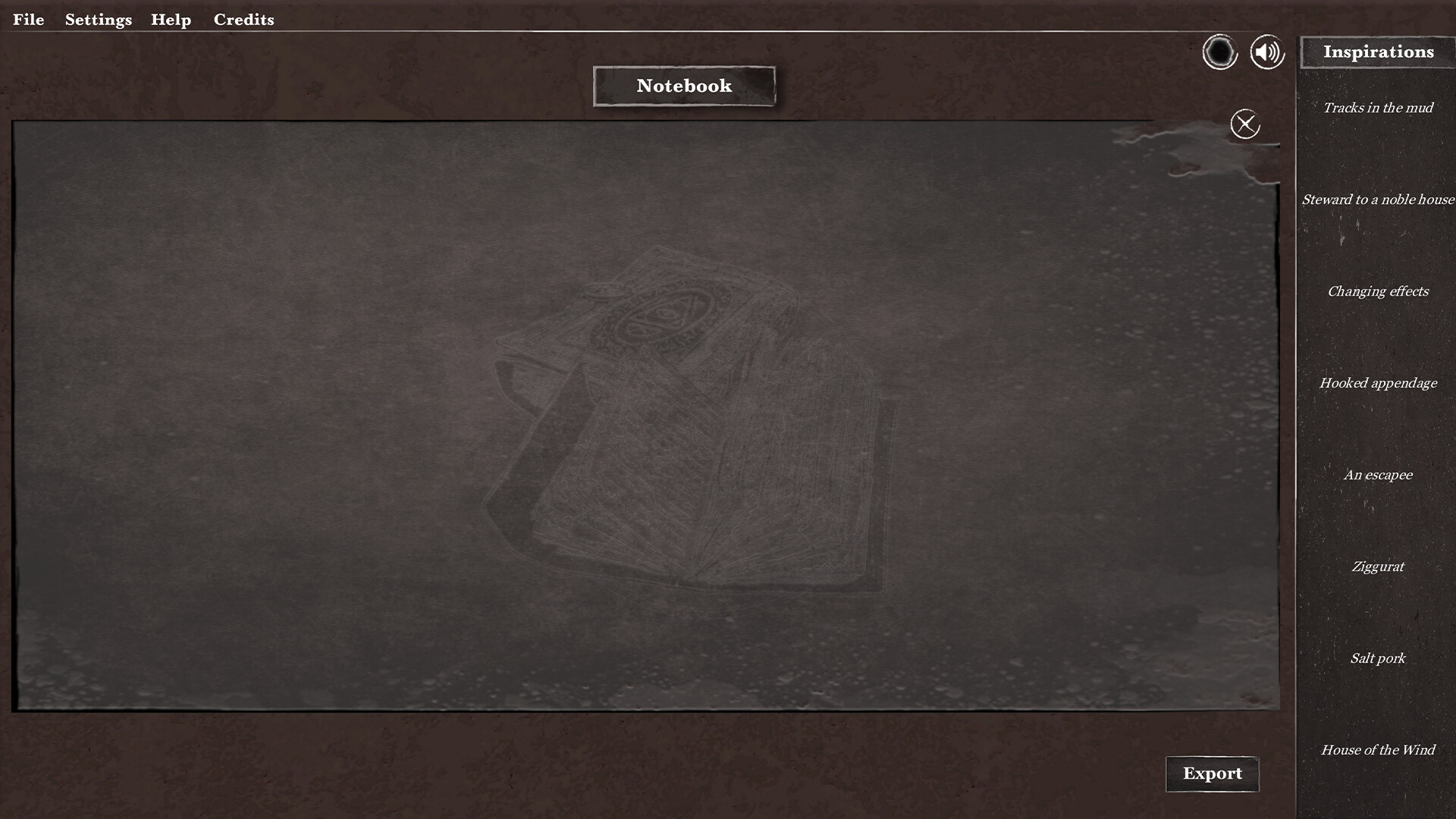Click the Inspirations panel header
The image size is (1456, 819).
tap(1379, 52)
